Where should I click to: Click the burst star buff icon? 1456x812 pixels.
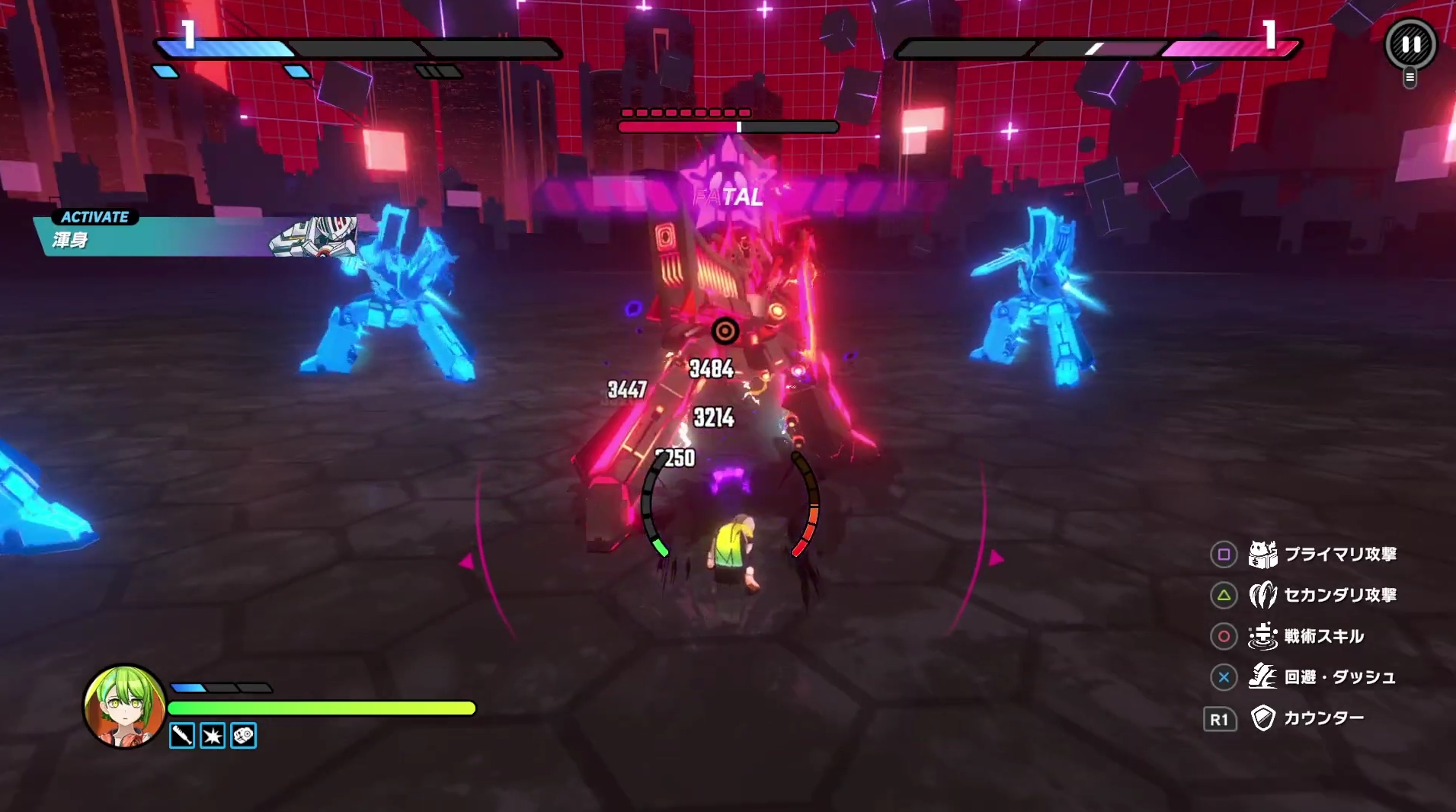coord(213,736)
